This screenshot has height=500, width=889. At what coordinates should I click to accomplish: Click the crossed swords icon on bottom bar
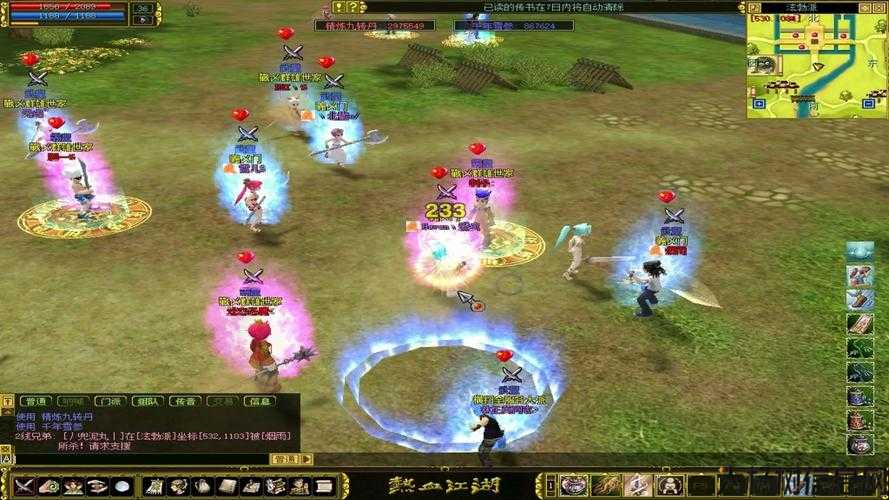click(x=24, y=486)
